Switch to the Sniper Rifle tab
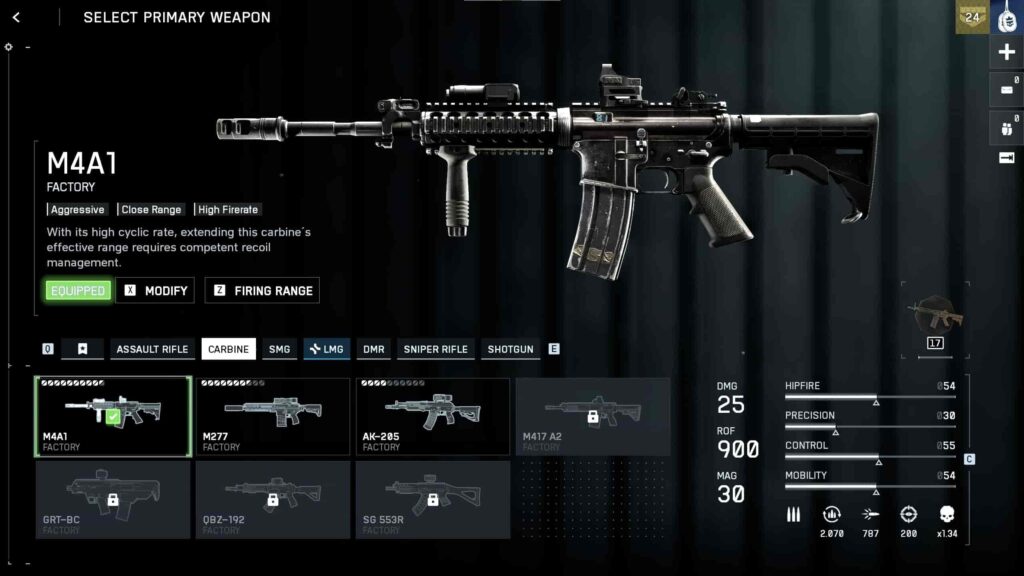Image resolution: width=1024 pixels, height=576 pixels. 435,349
